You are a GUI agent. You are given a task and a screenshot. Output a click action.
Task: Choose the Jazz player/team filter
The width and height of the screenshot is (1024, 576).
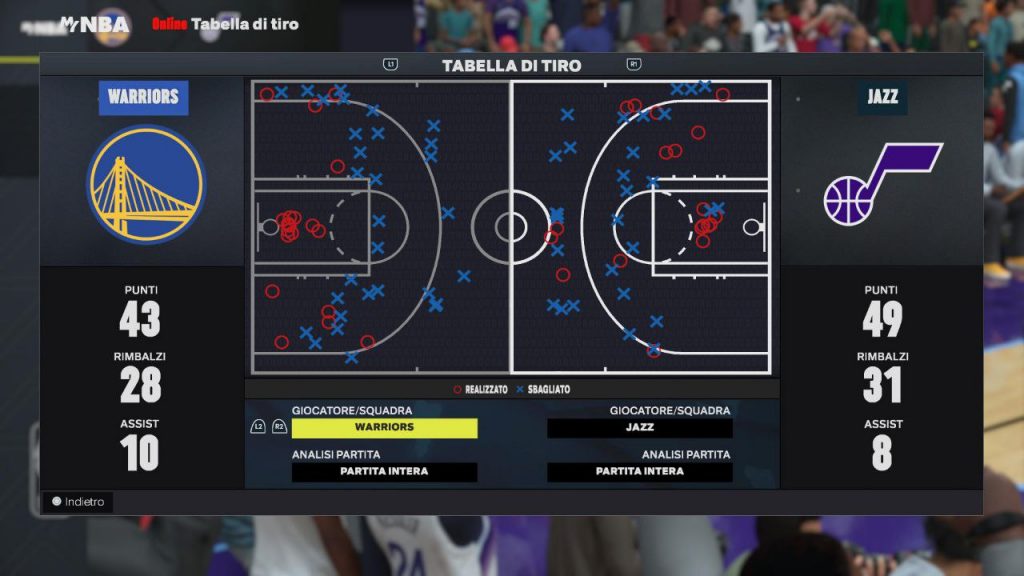point(640,428)
